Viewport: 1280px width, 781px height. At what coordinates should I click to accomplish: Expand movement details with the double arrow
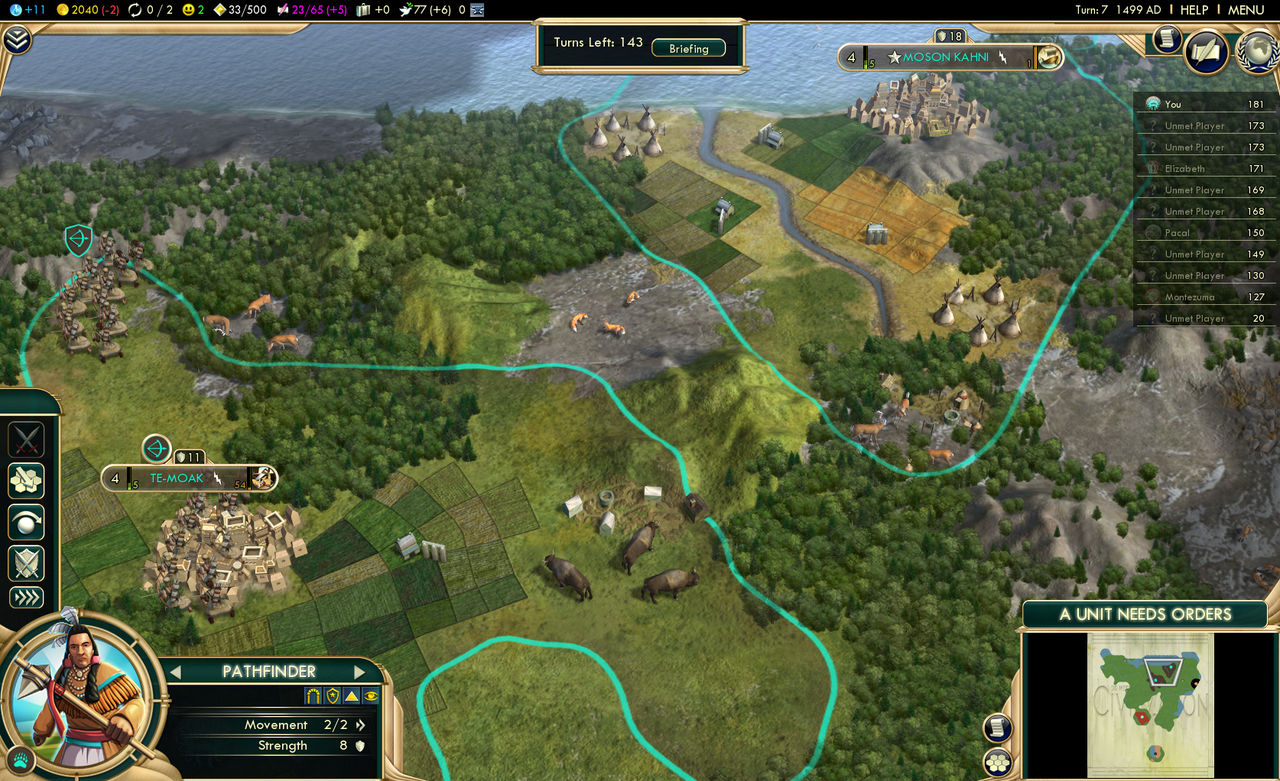click(x=359, y=725)
